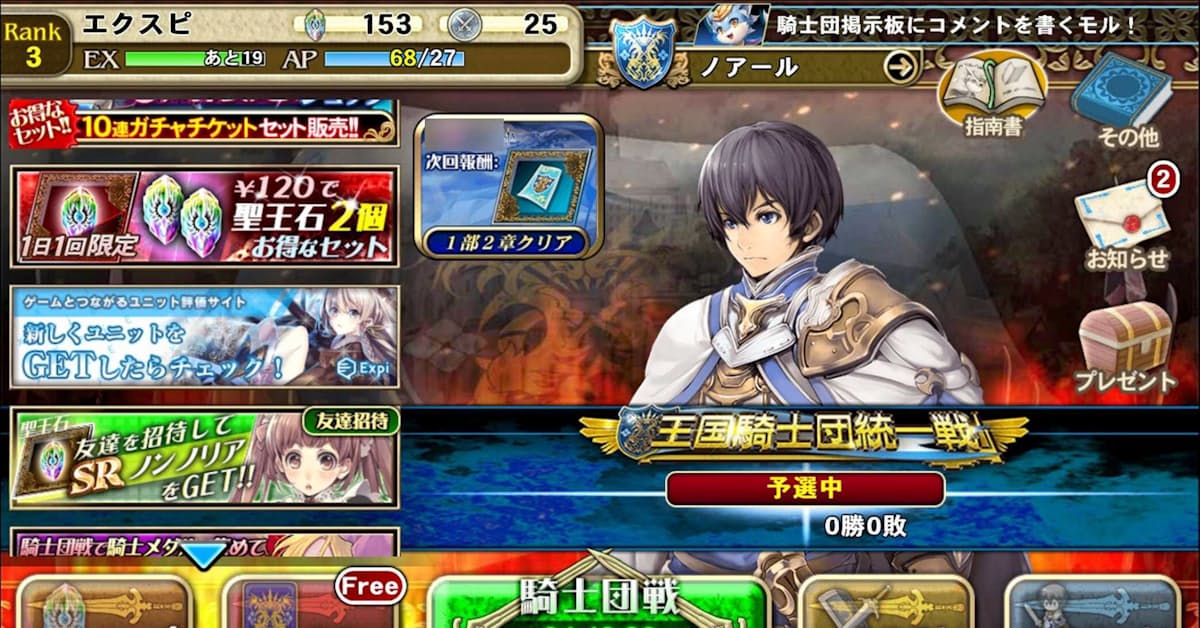
Task: Open the Expi unit review site banner
Action: point(205,336)
